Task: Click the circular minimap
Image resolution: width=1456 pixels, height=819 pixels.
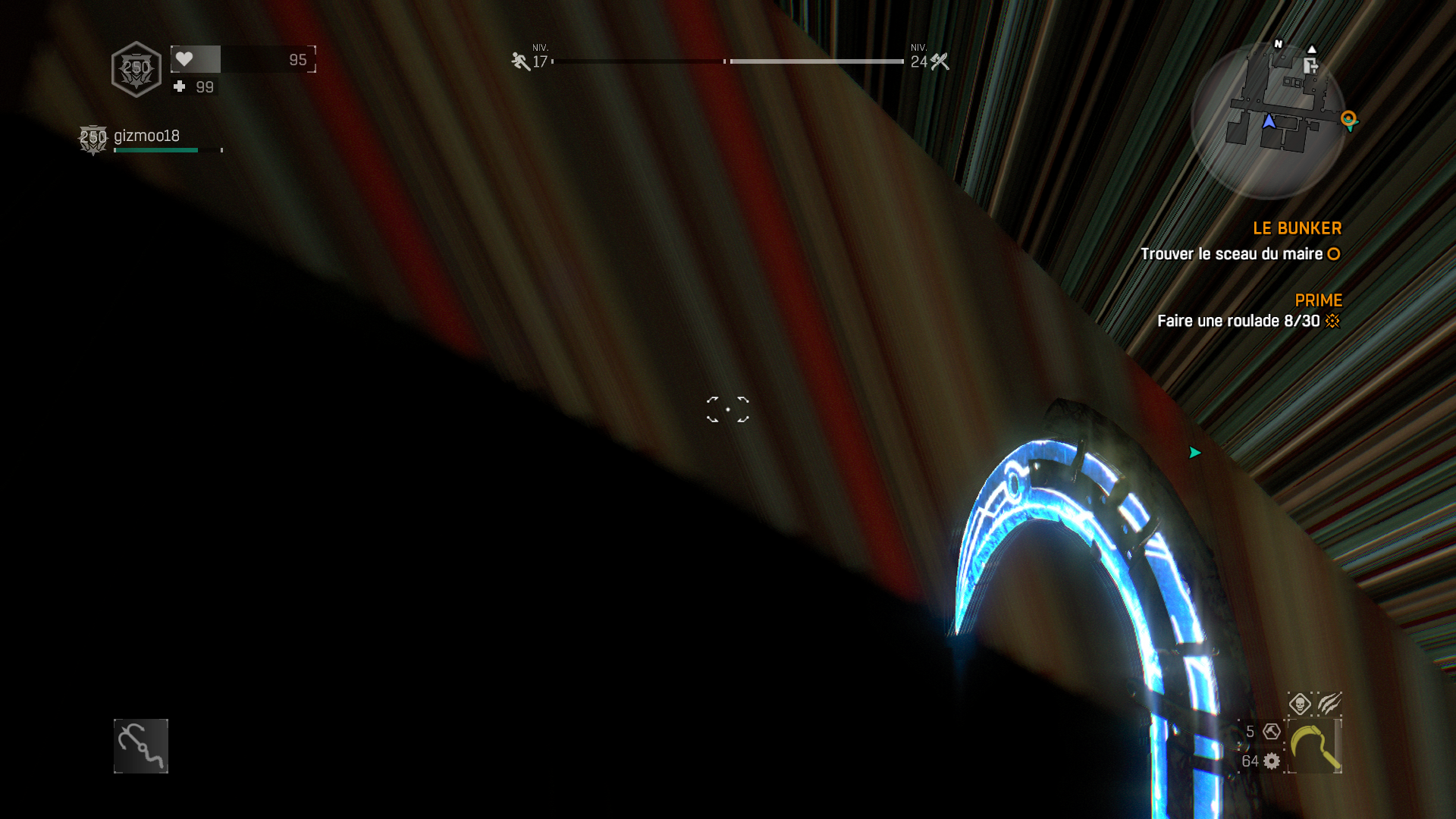Action: point(1268,120)
